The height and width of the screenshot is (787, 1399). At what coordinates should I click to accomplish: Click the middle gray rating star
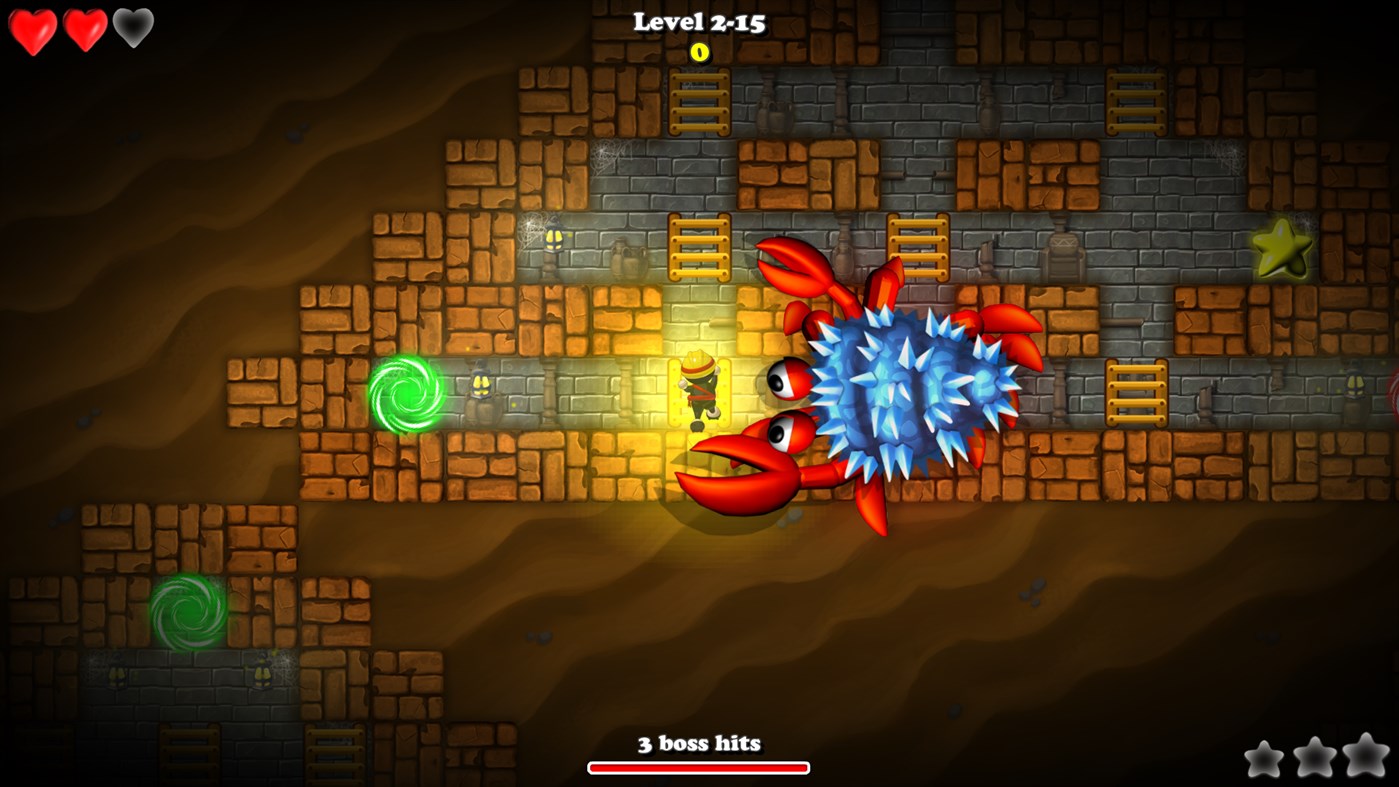coord(1313,758)
